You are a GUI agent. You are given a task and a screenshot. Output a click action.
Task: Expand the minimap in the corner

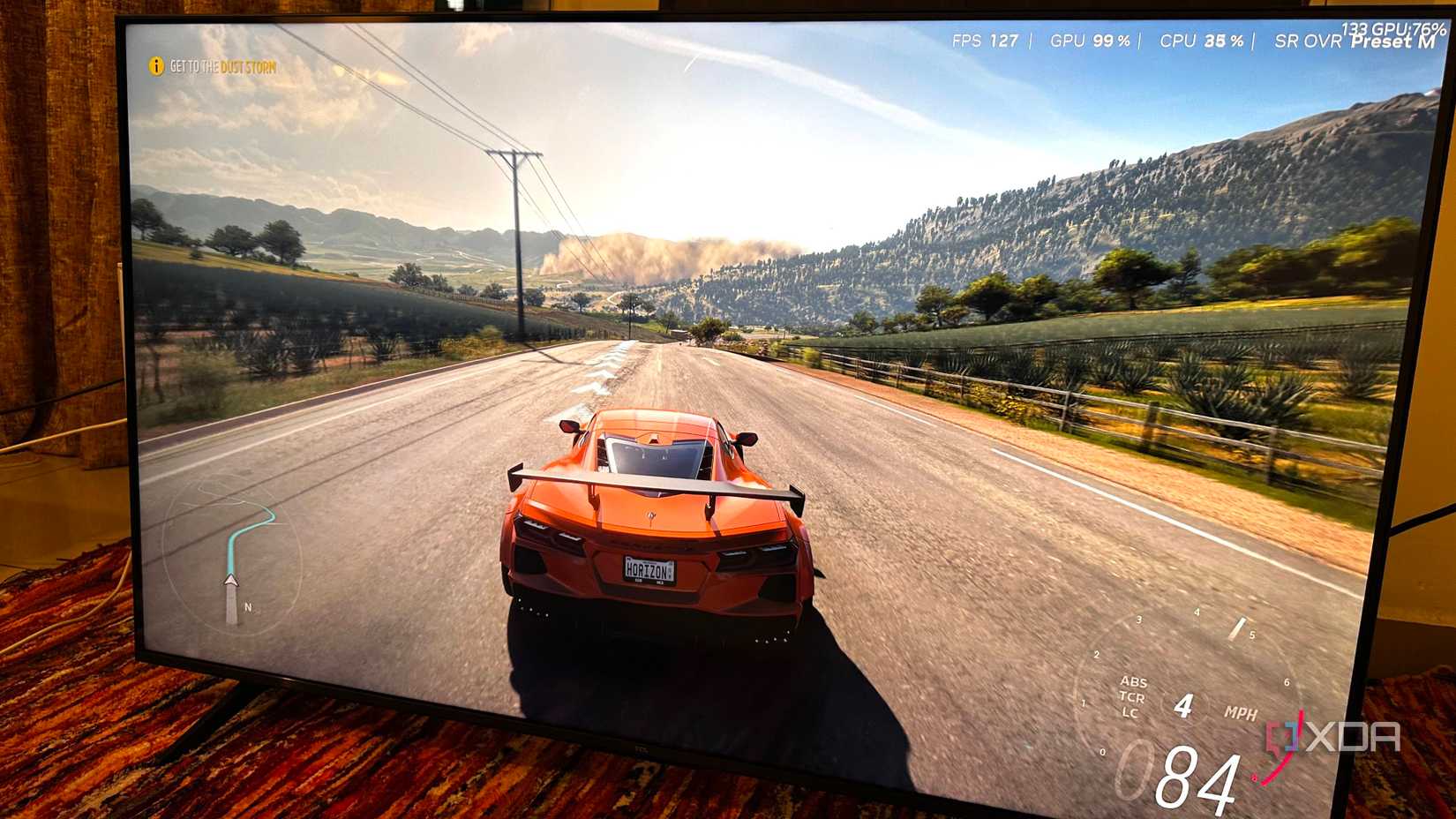[x=231, y=556]
